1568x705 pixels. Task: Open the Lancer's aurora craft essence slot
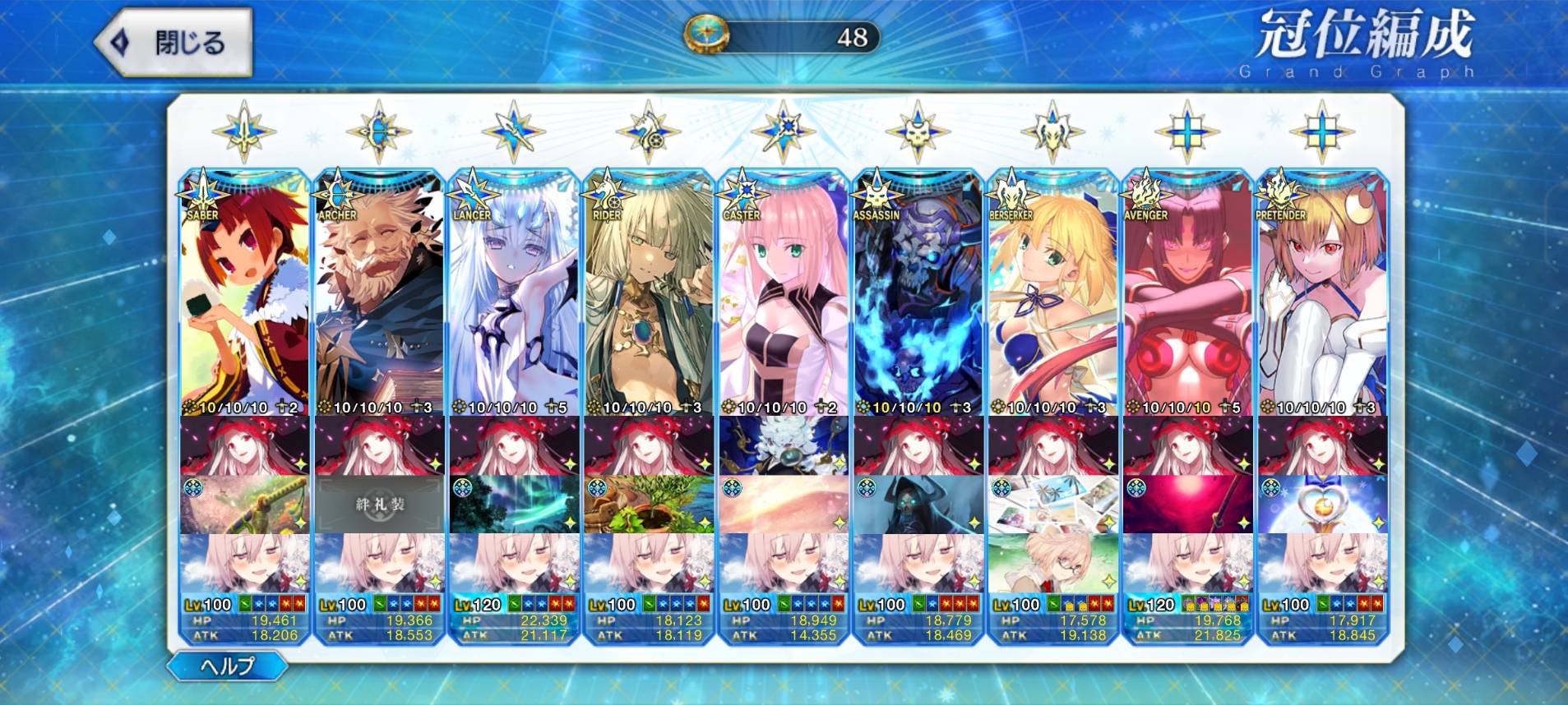tap(515, 504)
